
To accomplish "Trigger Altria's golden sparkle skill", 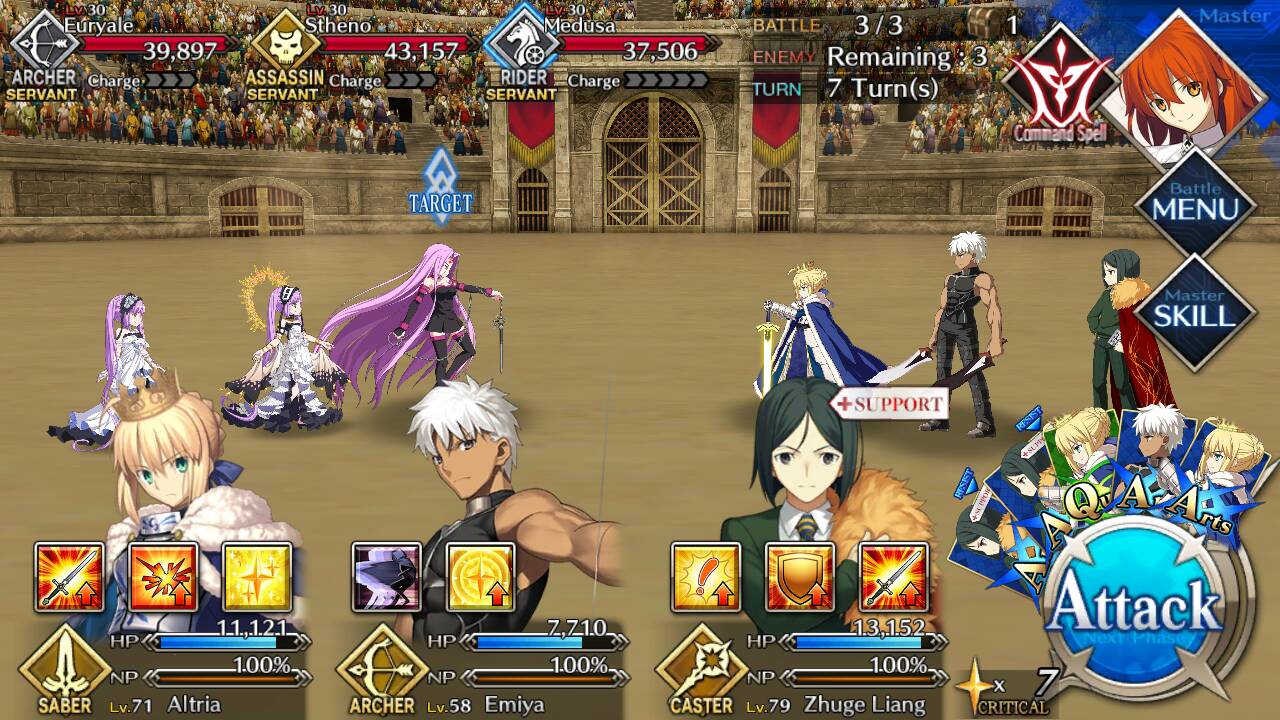I will [x=257, y=577].
